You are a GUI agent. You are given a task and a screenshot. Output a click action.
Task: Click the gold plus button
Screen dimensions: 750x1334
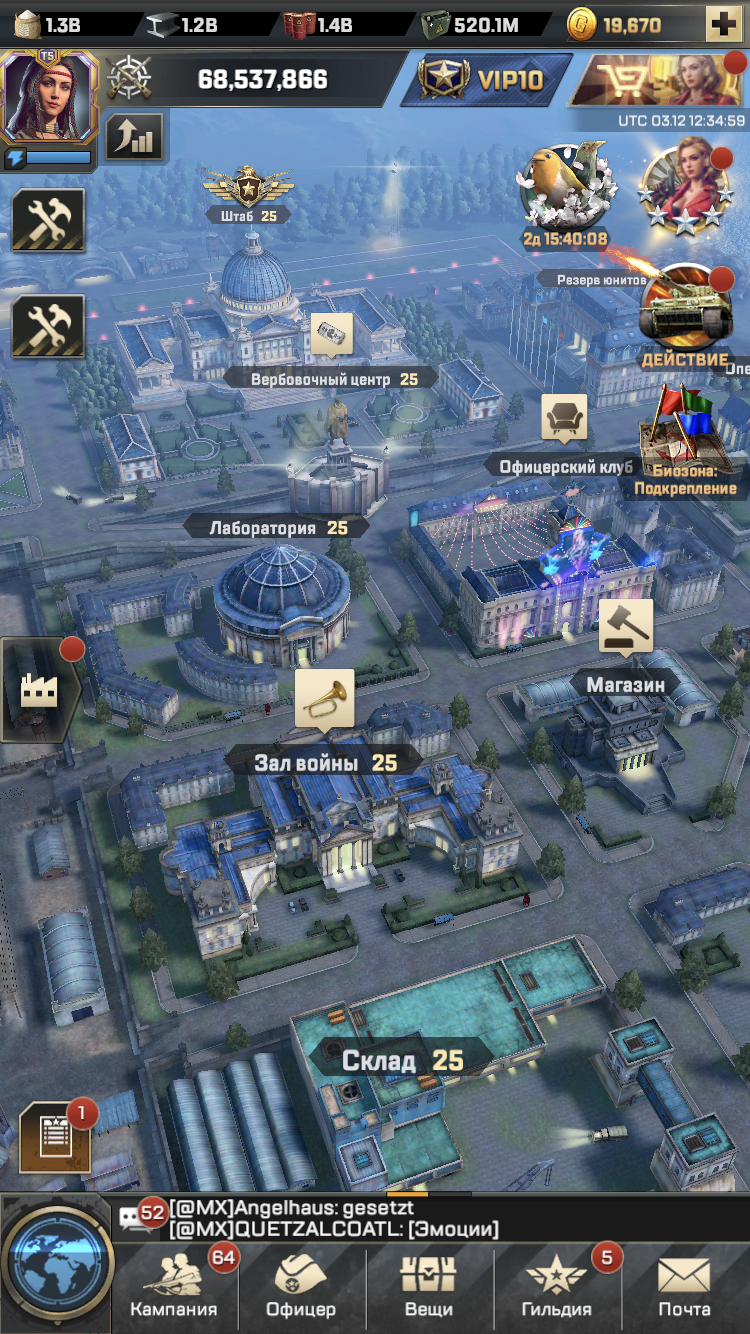[723, 24]
